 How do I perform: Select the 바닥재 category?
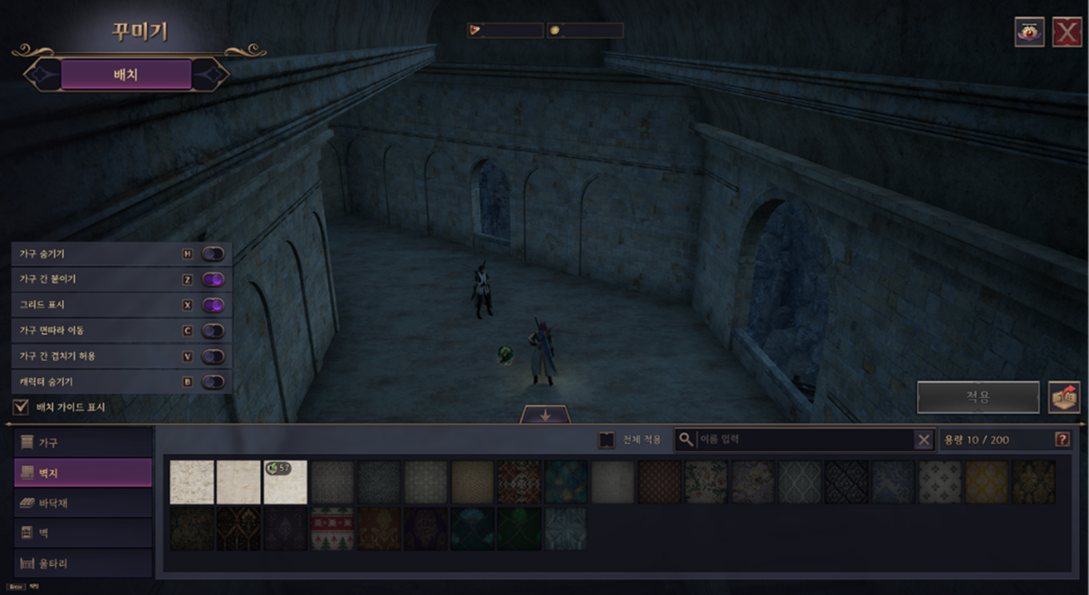(83, 503)
